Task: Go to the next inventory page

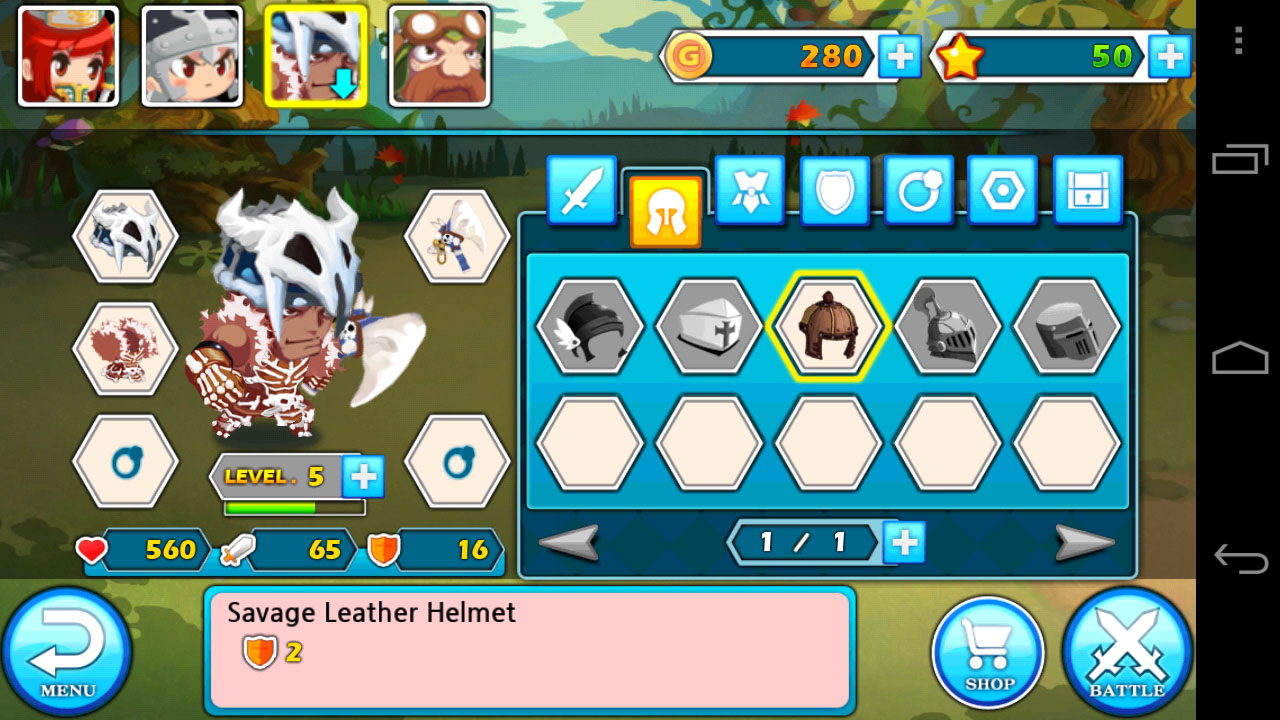Action: [x=1084, y=543]
